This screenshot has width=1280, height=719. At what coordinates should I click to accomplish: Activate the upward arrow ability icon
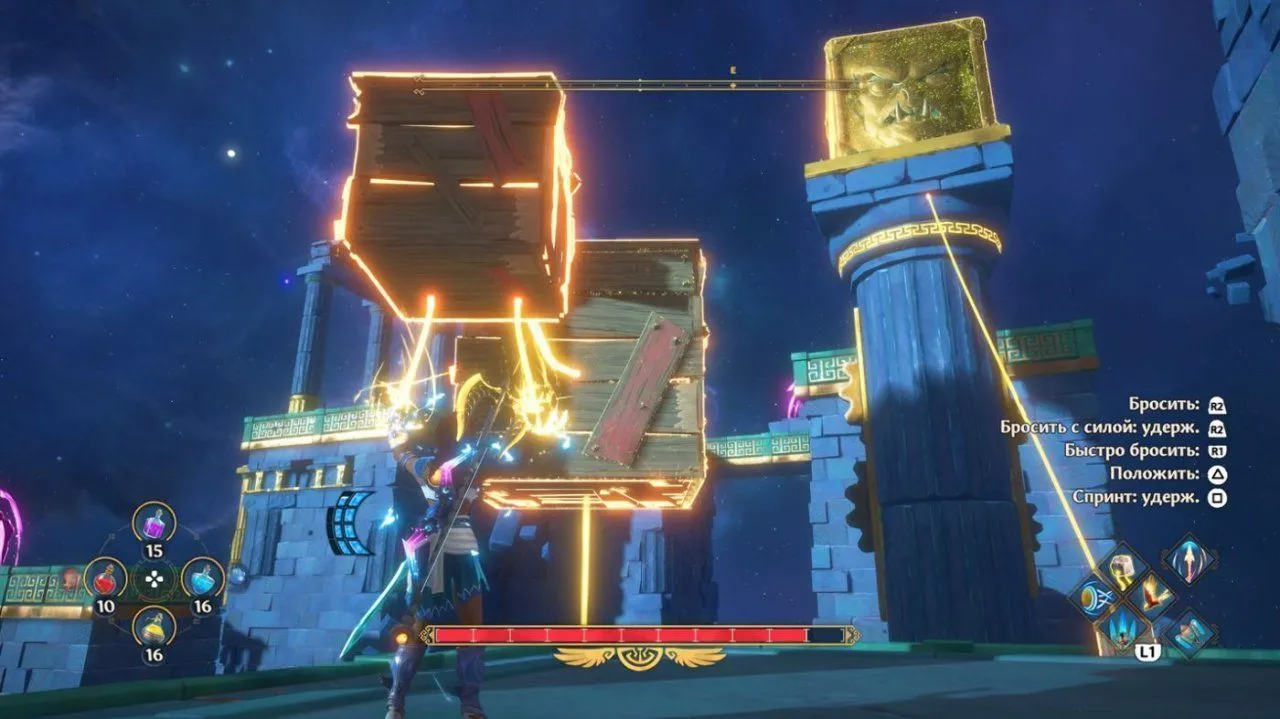tap(1190, 558)
